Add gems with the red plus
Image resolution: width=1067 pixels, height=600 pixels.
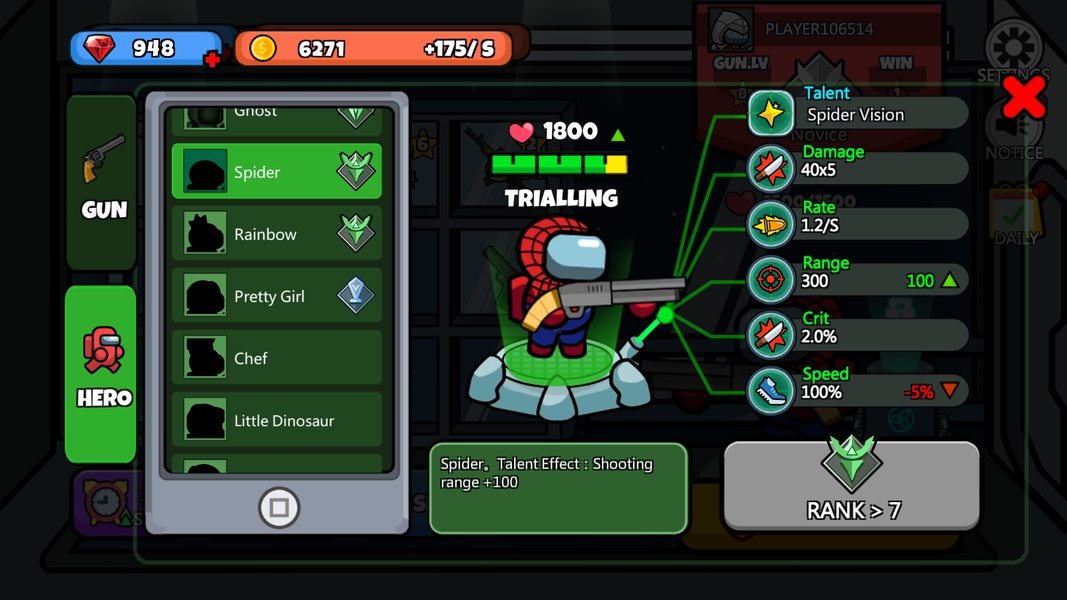[x=212, y=60]
